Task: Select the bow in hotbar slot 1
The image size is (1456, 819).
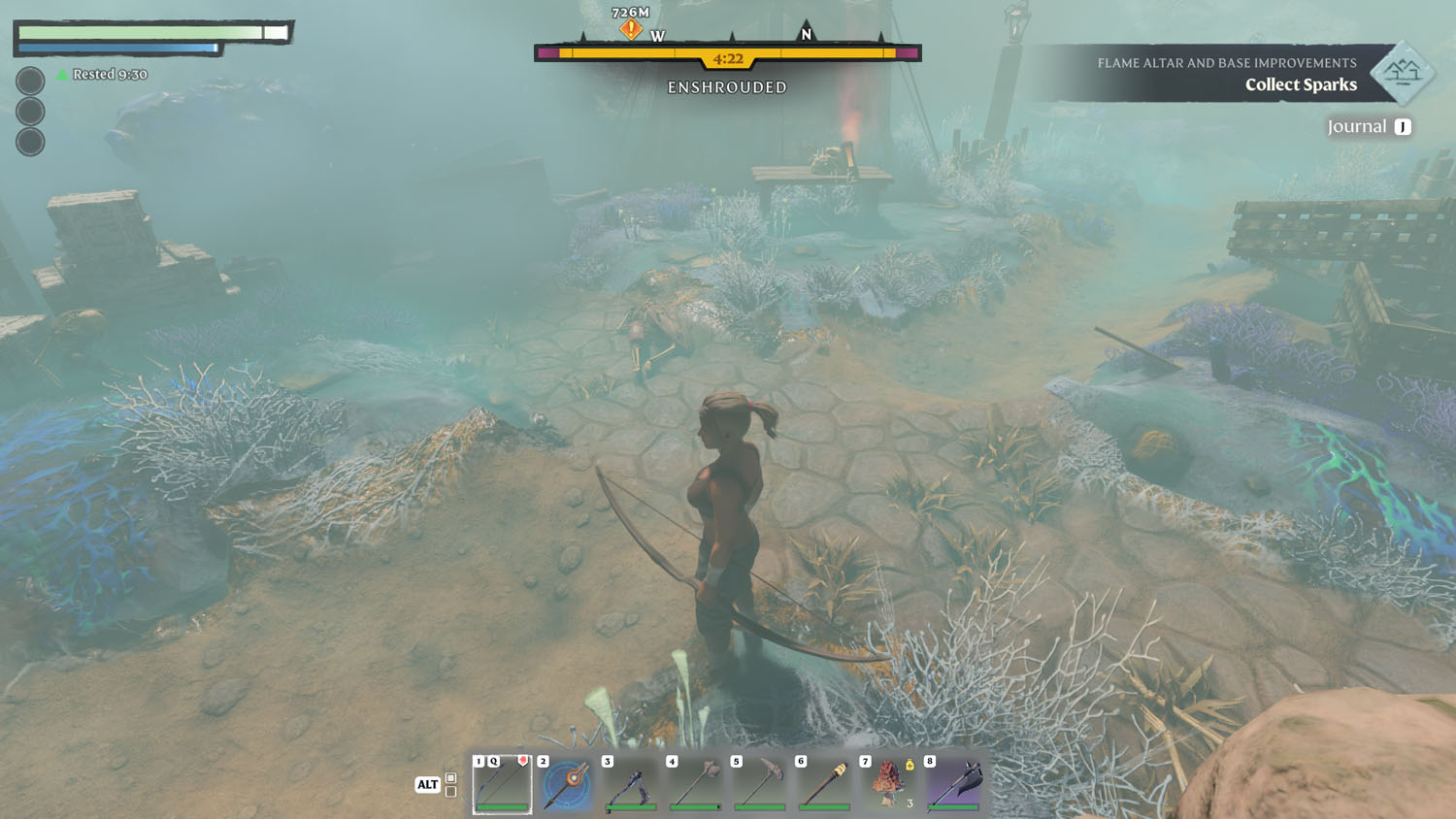Action: tap(502, 783)
